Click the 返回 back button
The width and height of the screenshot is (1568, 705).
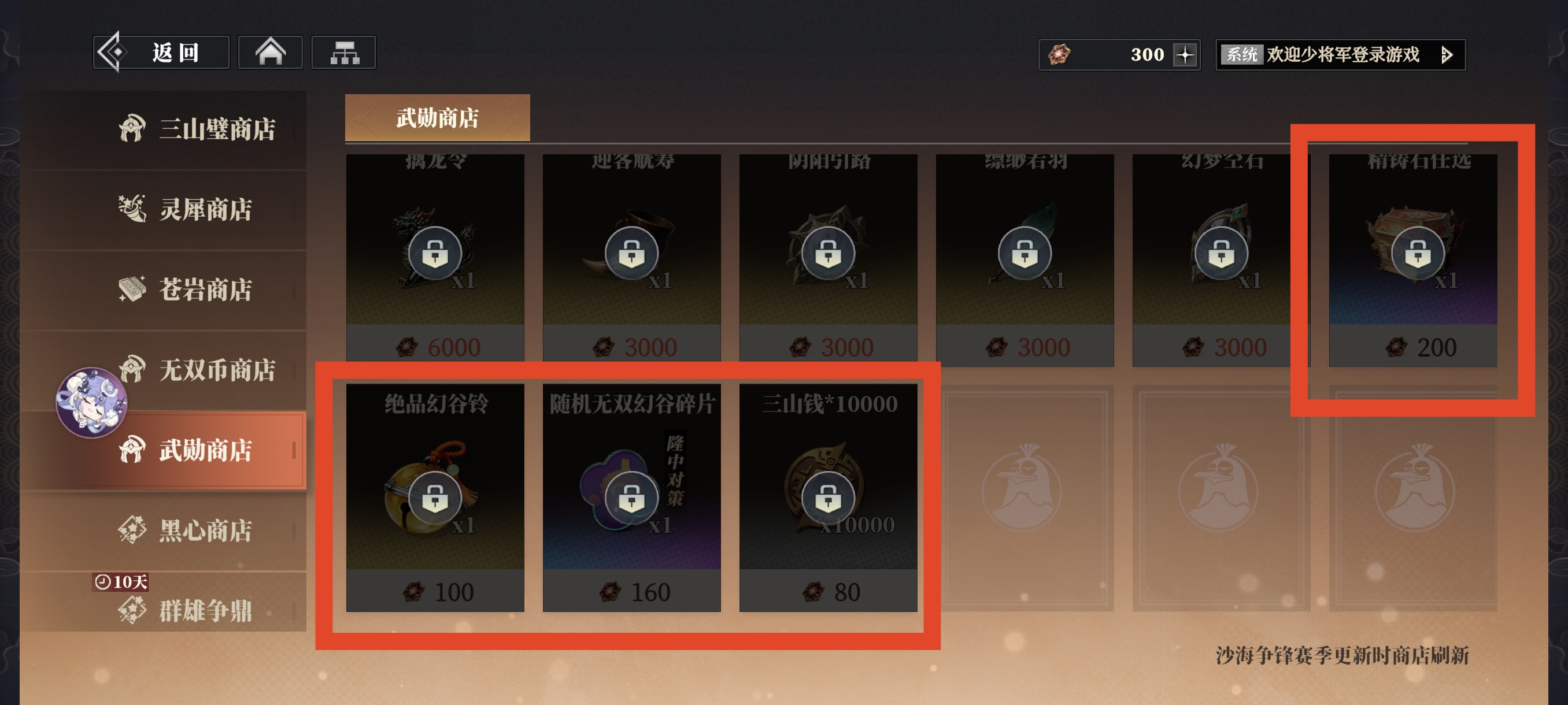coord(161,53)
